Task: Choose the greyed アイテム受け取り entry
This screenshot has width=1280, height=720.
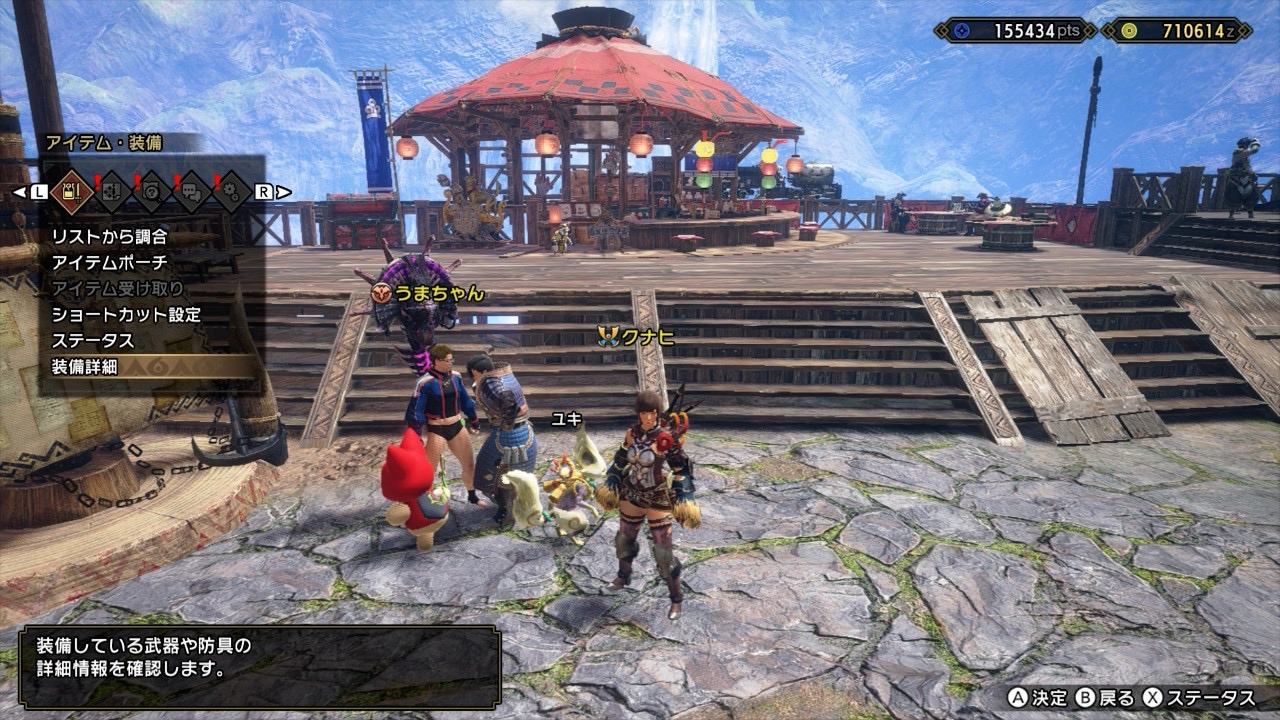Action: 117,289
